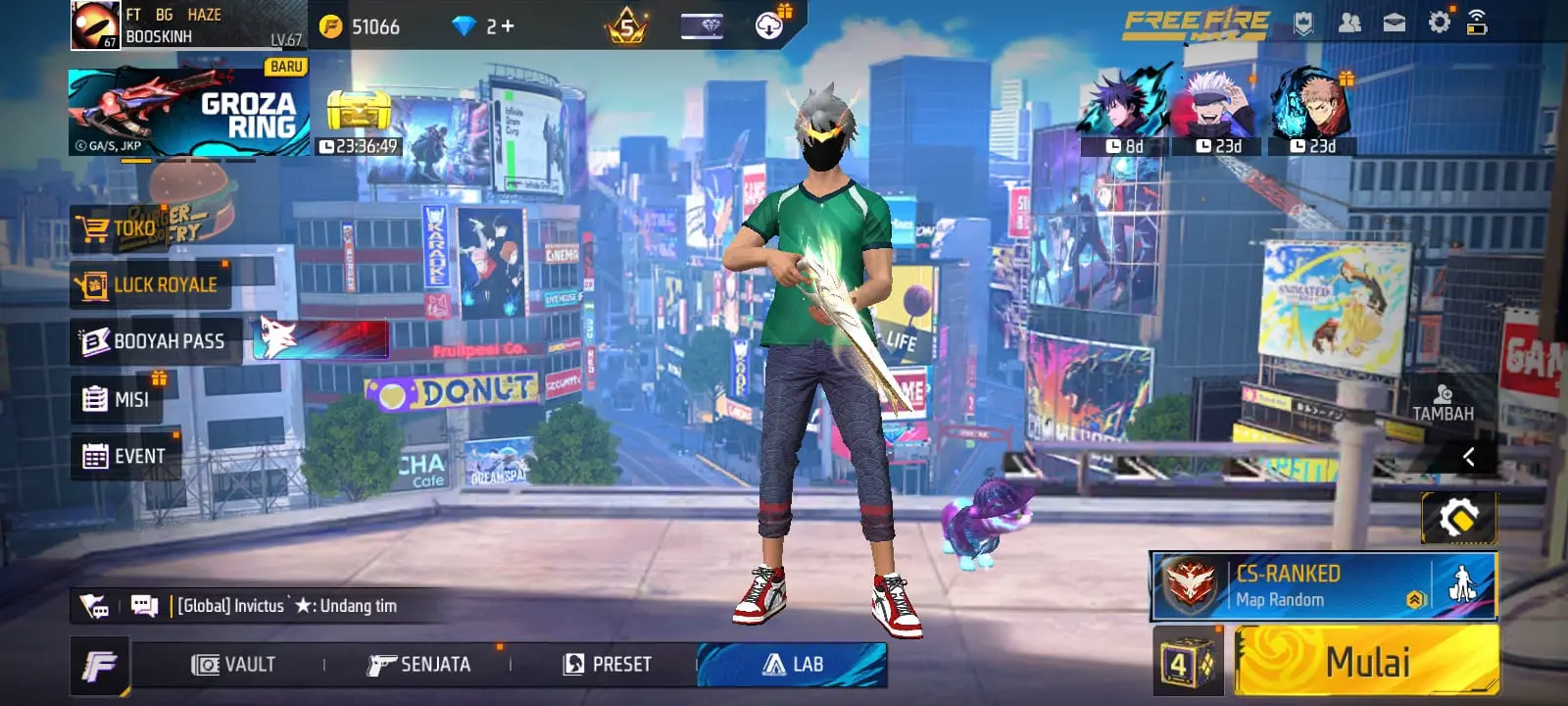1568x706 pixels.
Task: Open the Booyah Pass menu
Action: pos(154,341)
